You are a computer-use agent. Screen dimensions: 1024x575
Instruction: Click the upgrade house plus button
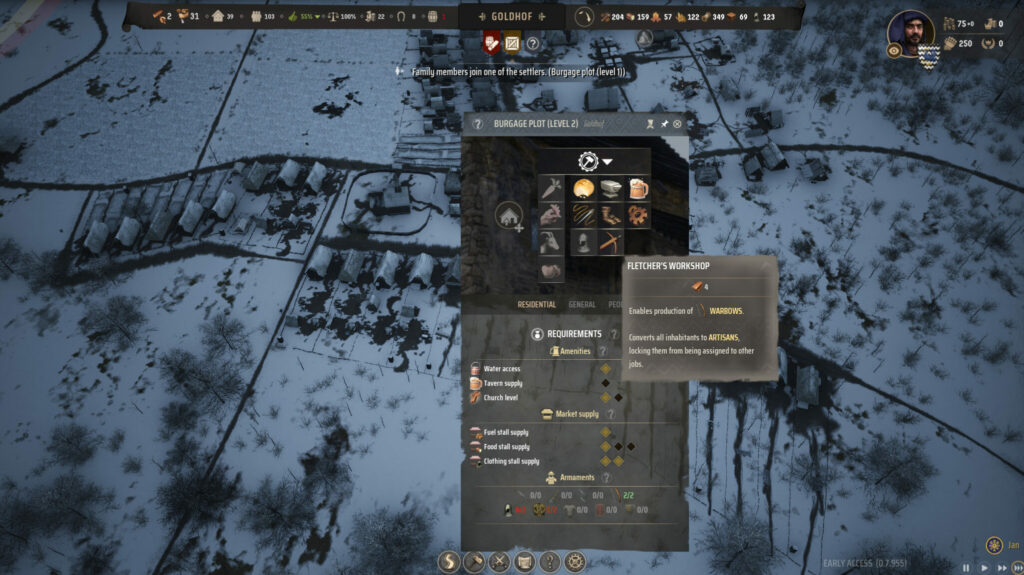point(509,215)
